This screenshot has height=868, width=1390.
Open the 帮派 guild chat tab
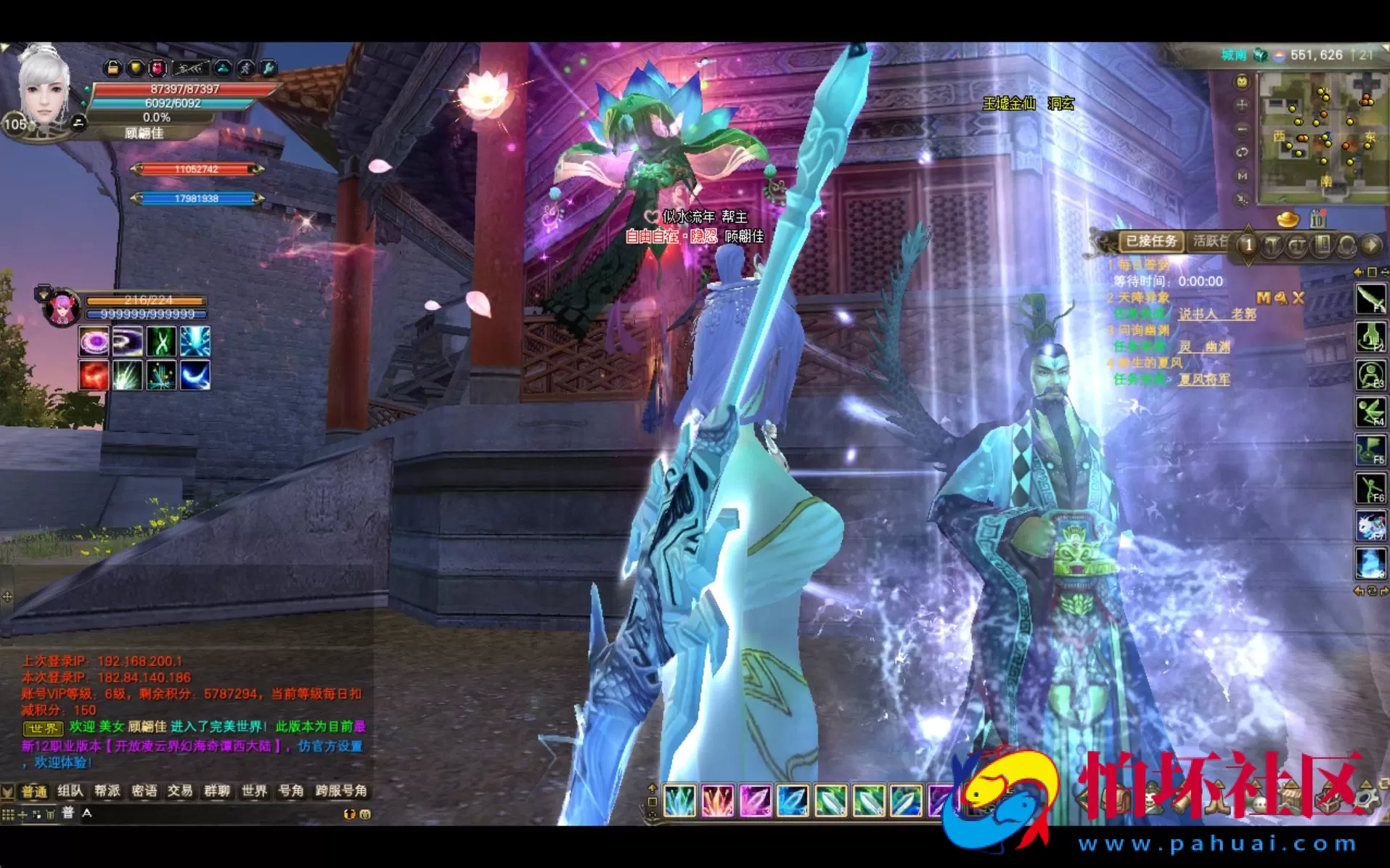107,790
